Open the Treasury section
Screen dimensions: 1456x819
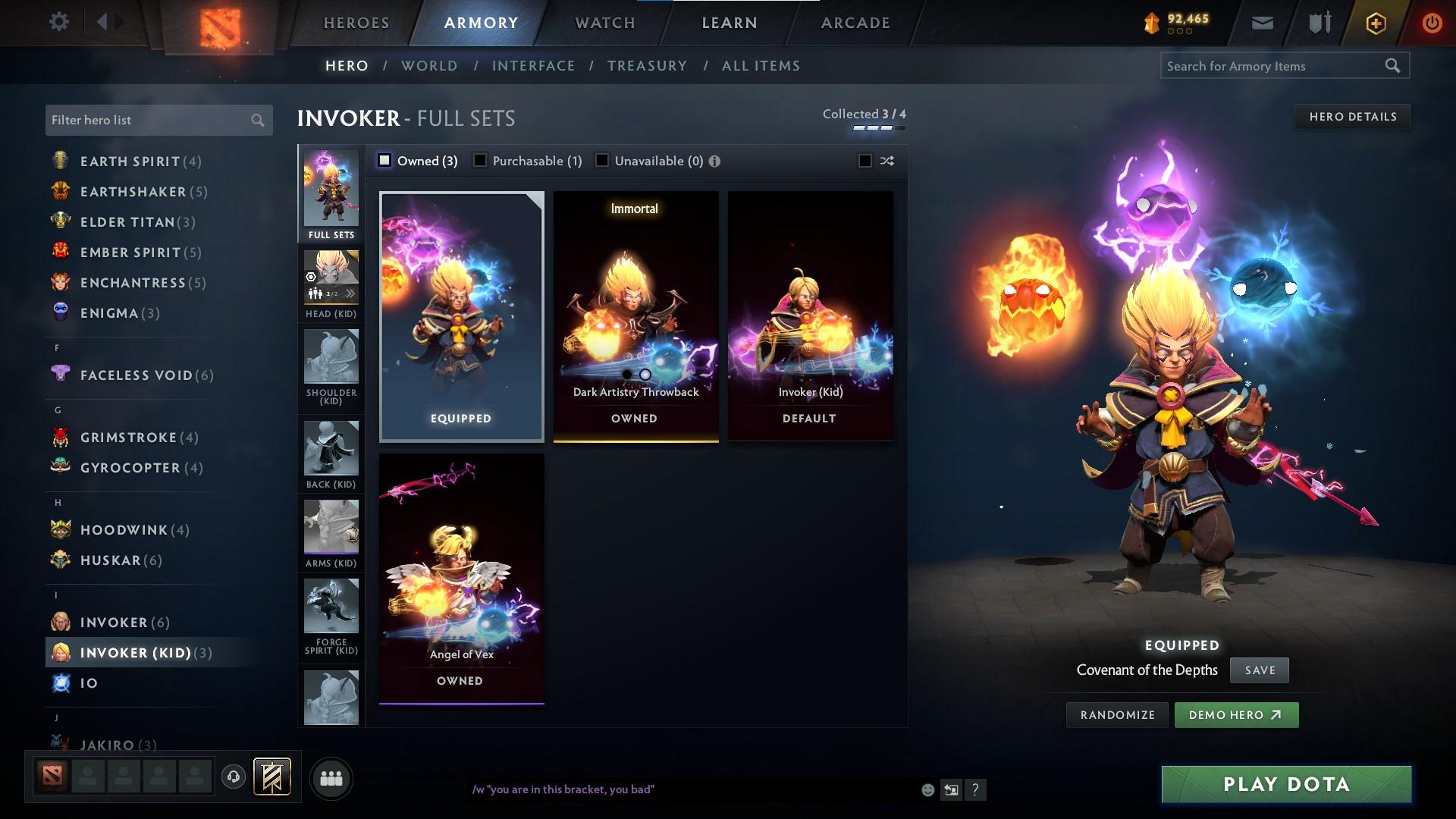point(647,66)
